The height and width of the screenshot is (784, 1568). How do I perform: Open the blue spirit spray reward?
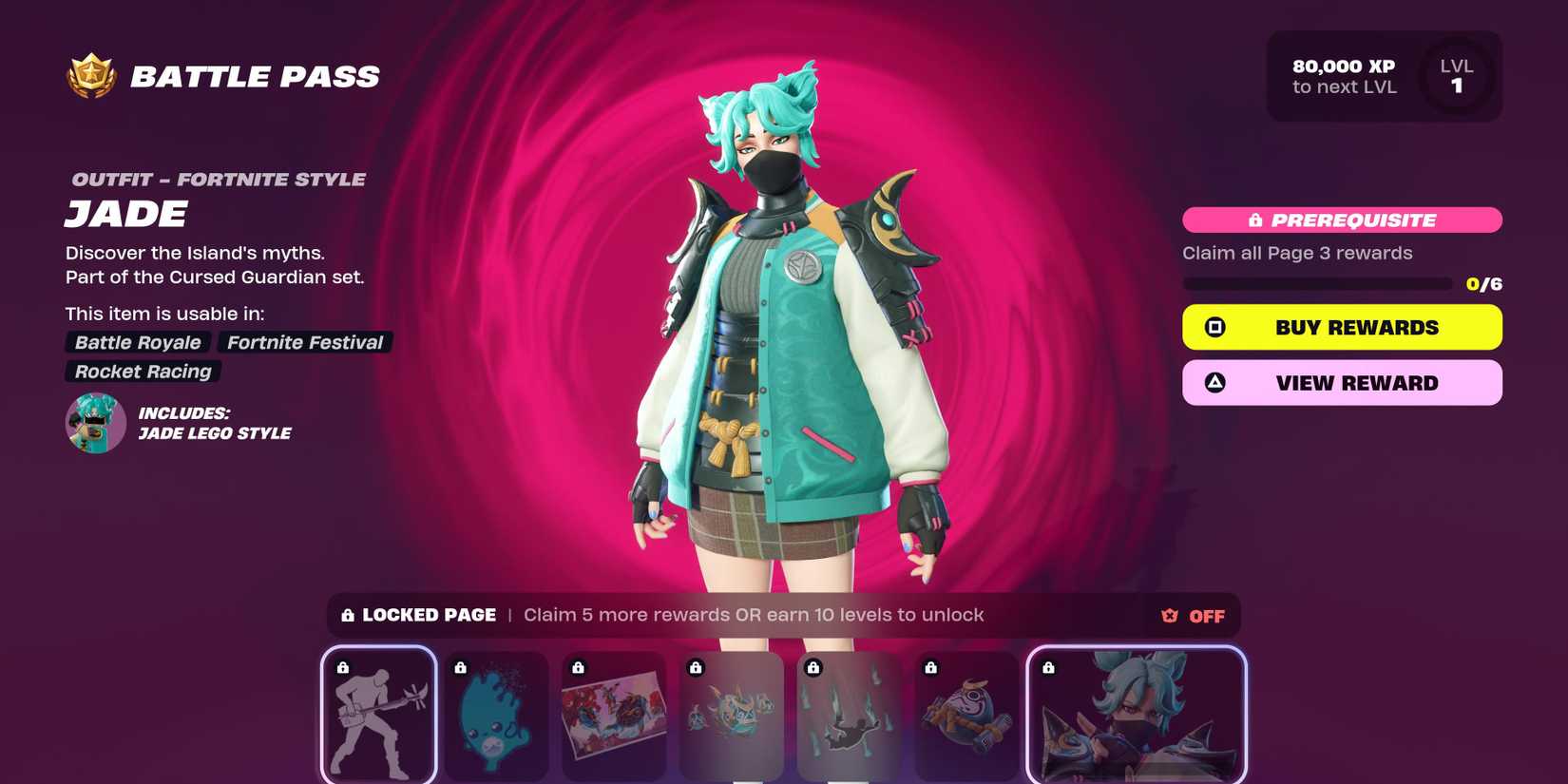(496, 717)
